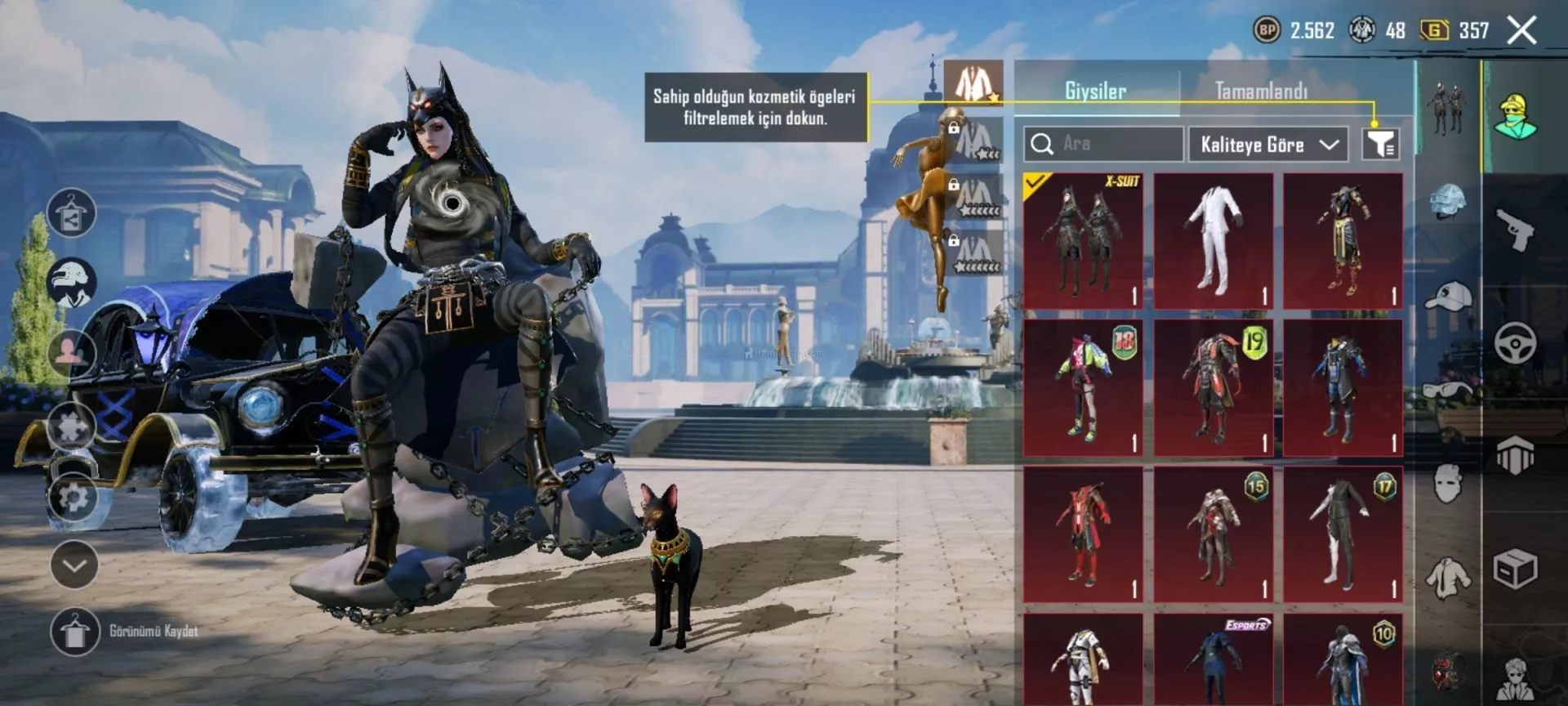Image resolution: width=1568 pixels, height=706 pixels.
Task: Switch to the steering wheel vehicle category
Action: 1516,343
